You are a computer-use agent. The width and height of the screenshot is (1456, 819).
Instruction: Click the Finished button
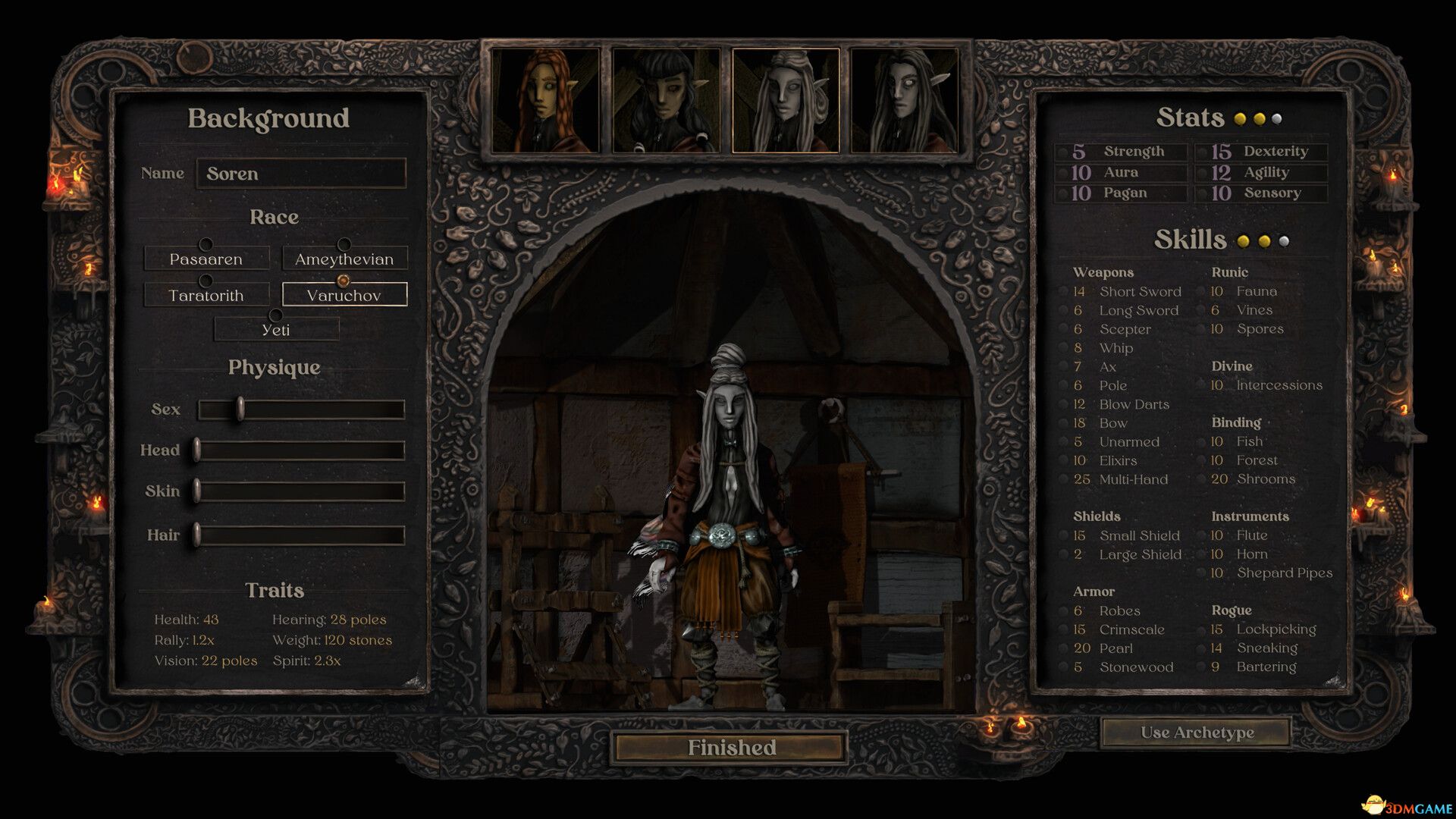coord(731,748)
